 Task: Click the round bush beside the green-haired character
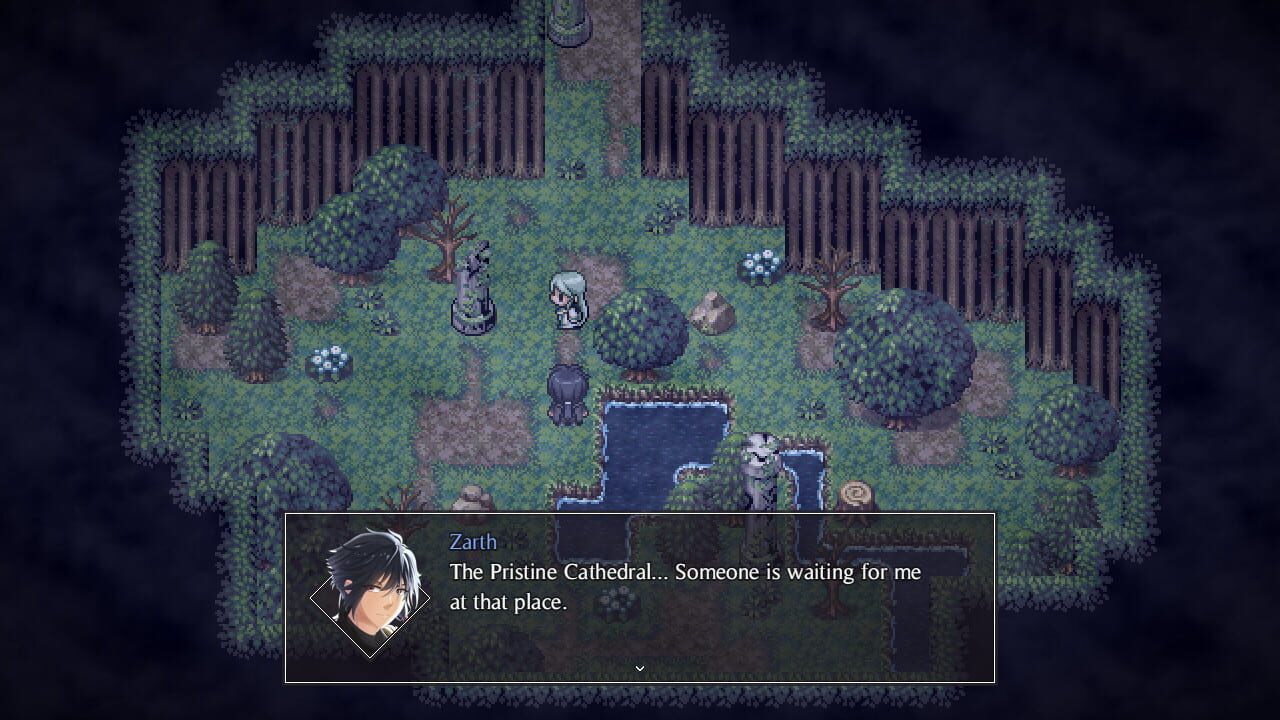click(x=645, y=332)
